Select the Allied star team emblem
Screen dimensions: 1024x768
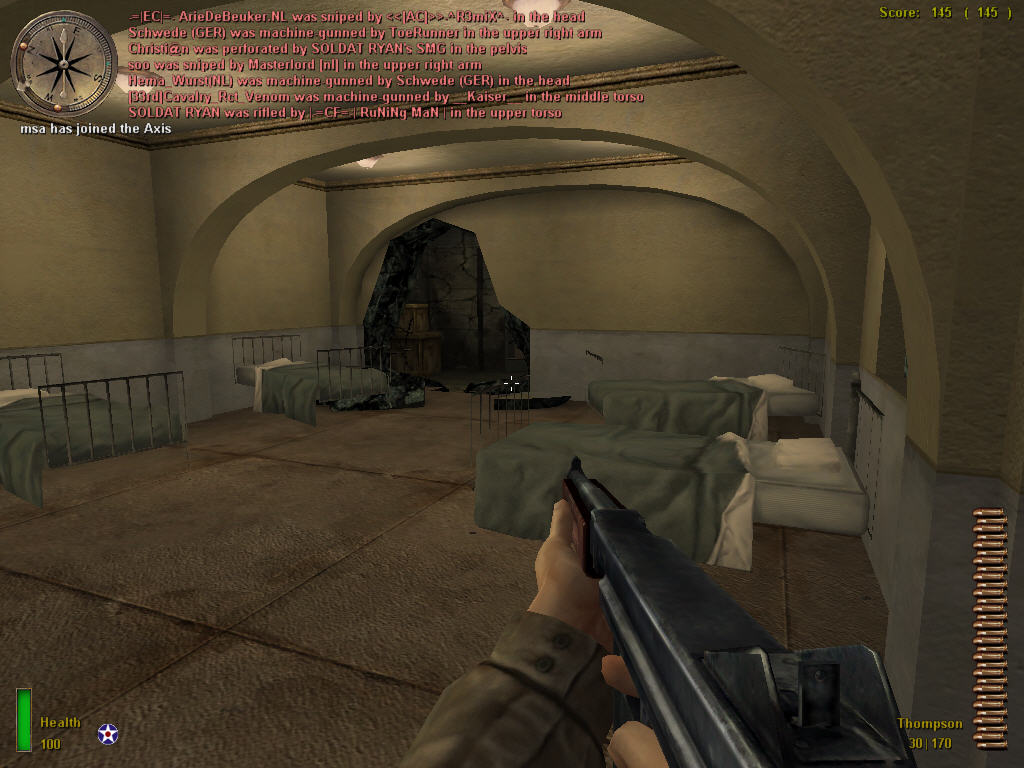(x=107, y=734)
